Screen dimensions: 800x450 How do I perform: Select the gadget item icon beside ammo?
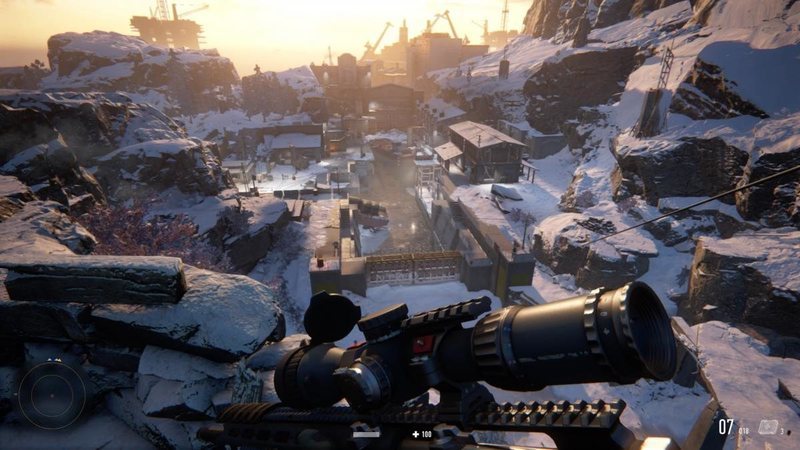point(768,427)
